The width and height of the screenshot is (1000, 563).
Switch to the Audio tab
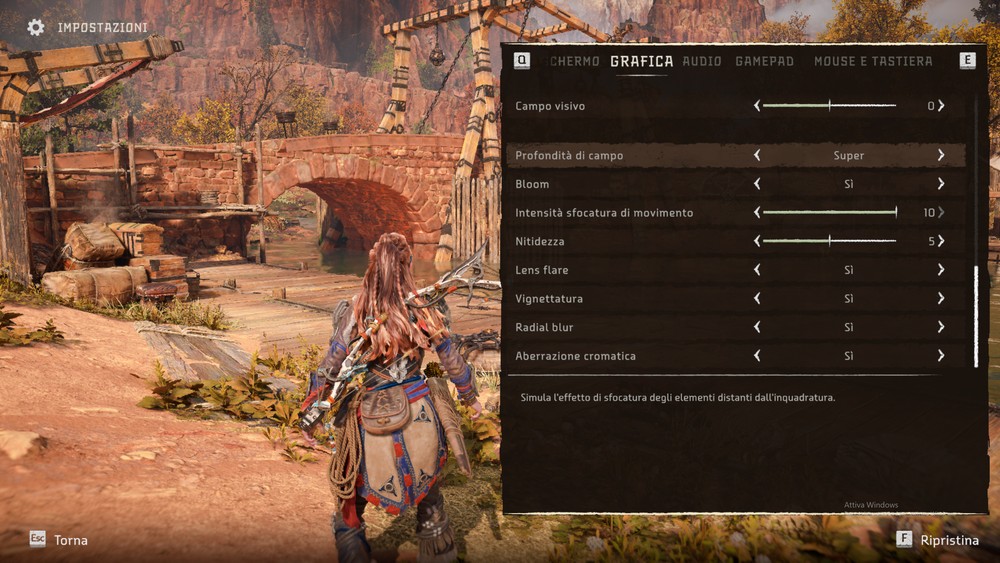pyautogui.click(x=701, y=61)
